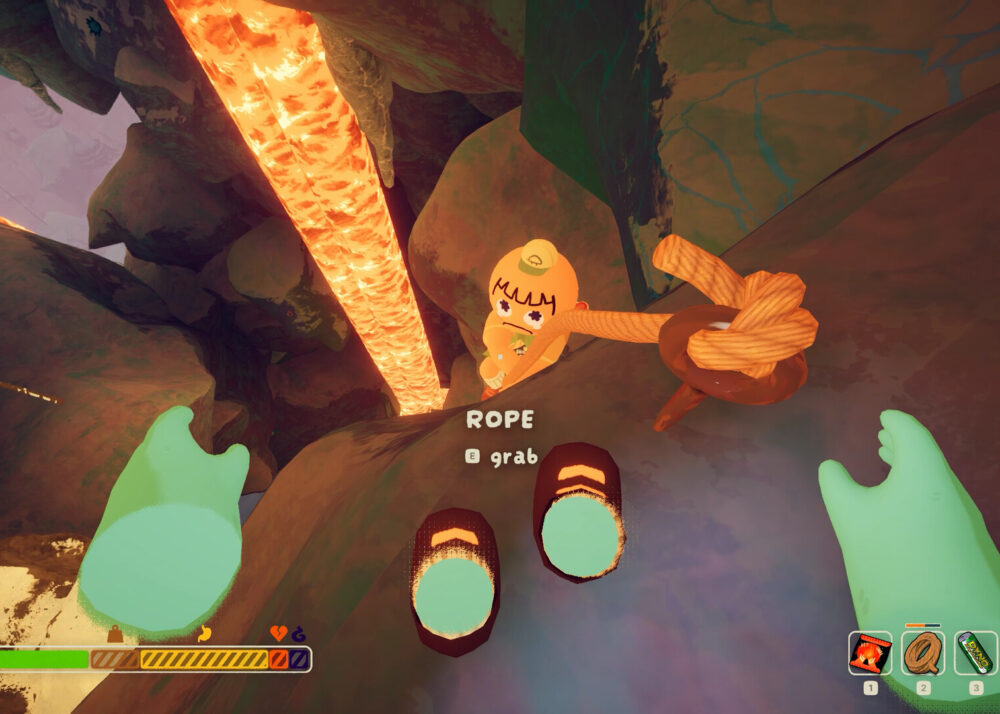Screen dimensions: 1000x714
Task: Select the coiled rope inventory slot
Action: click(x=923, y=653)
